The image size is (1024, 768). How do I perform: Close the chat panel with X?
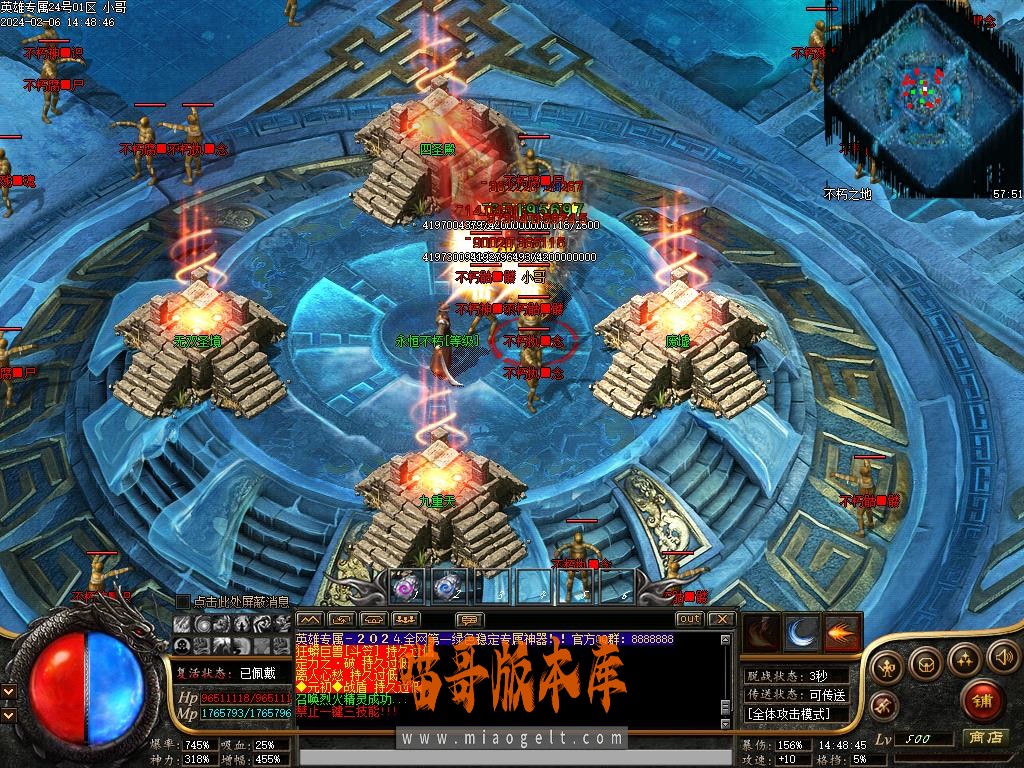coord(722,619)
